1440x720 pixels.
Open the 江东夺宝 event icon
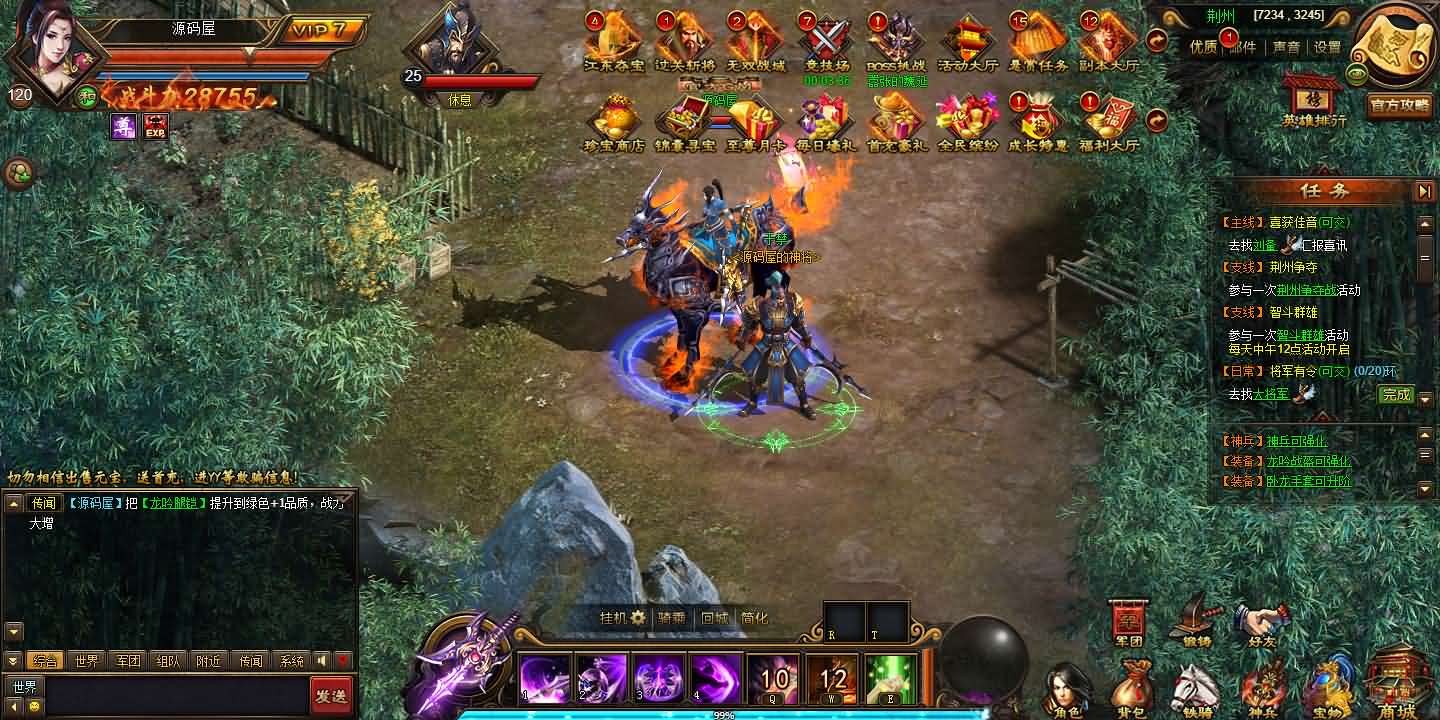[614, 42]
